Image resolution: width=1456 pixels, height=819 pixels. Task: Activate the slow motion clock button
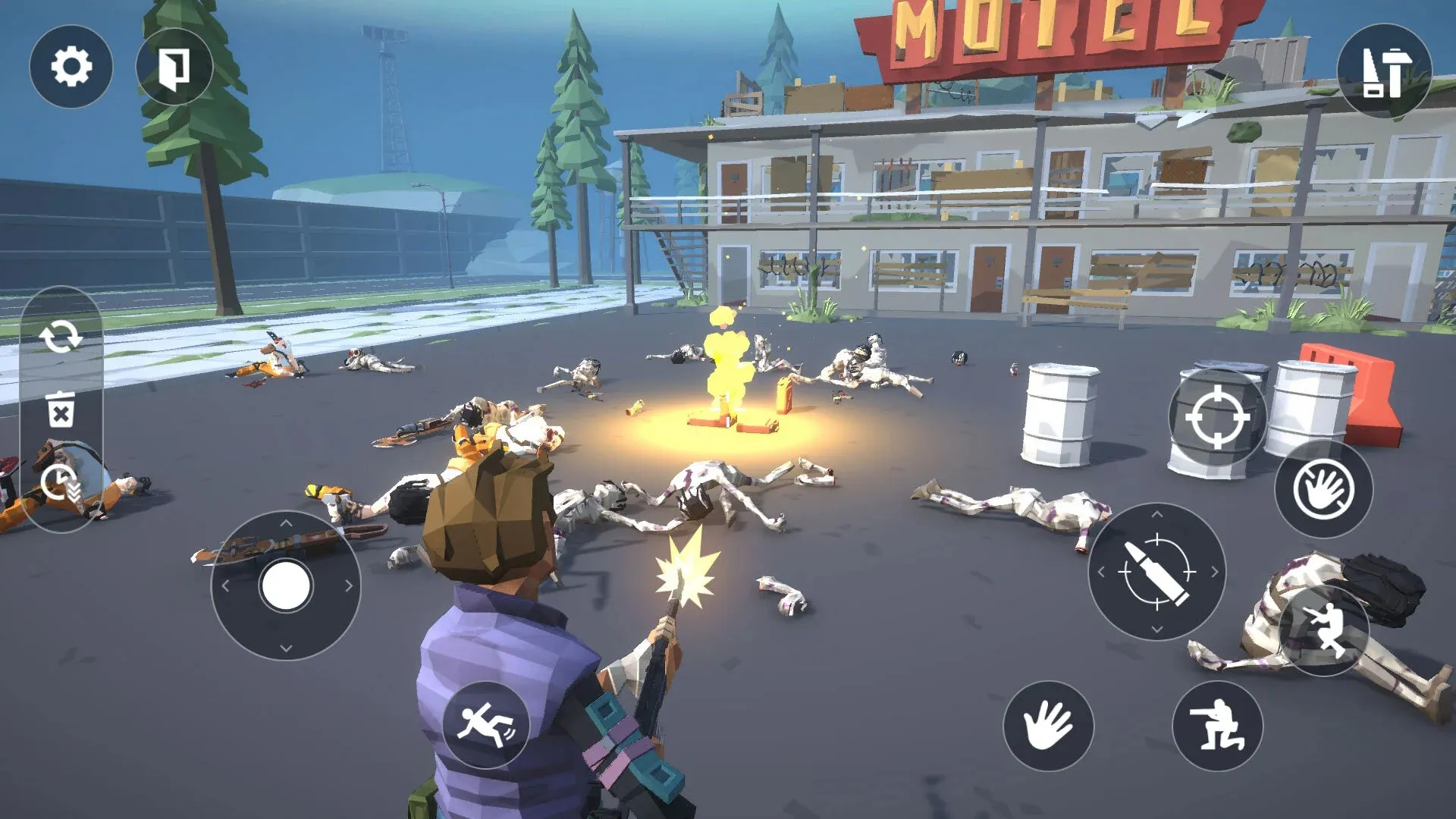61,483
